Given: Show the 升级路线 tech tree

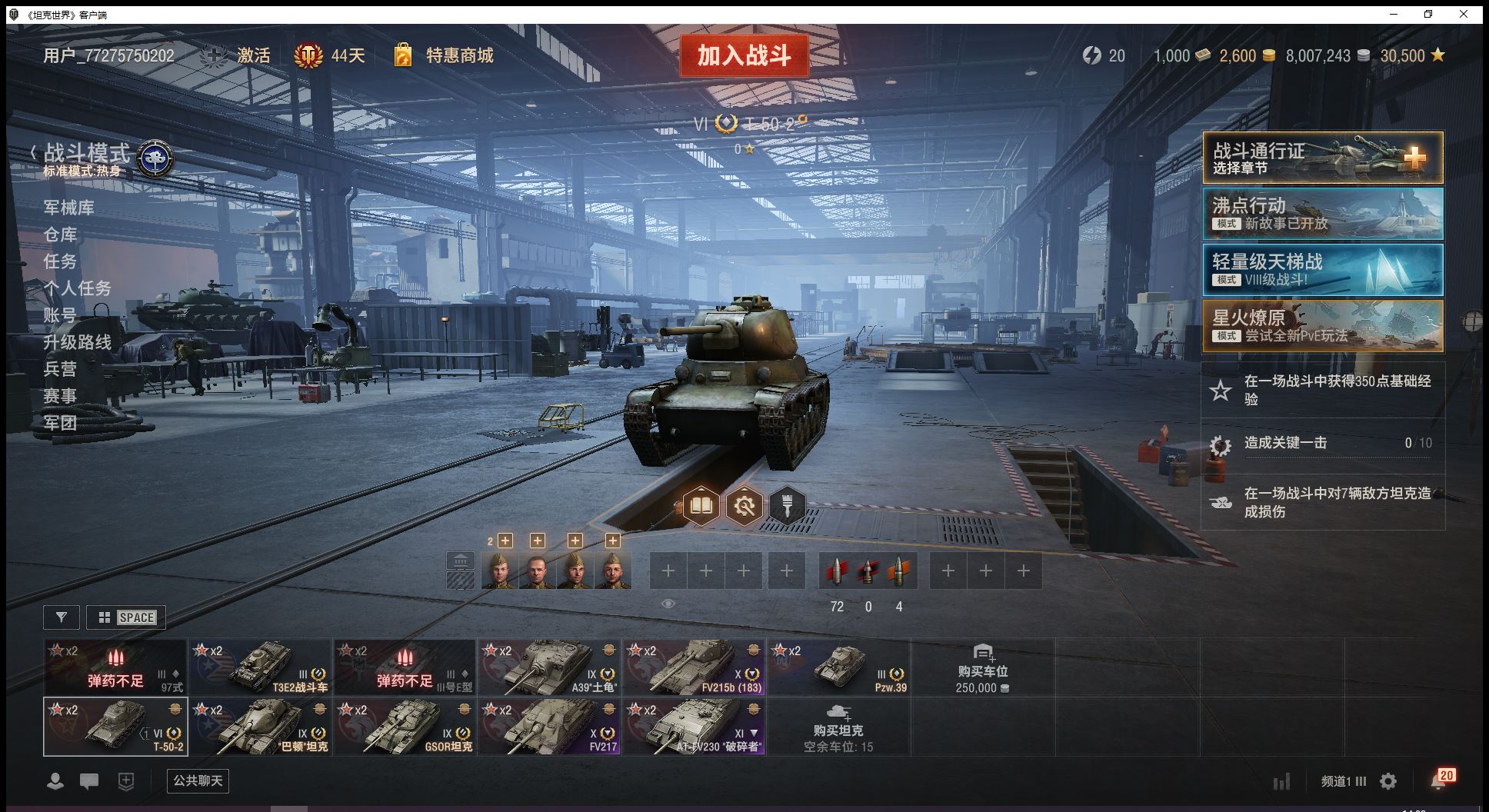Looking at the screenshot, I should [x=77, y=342].
